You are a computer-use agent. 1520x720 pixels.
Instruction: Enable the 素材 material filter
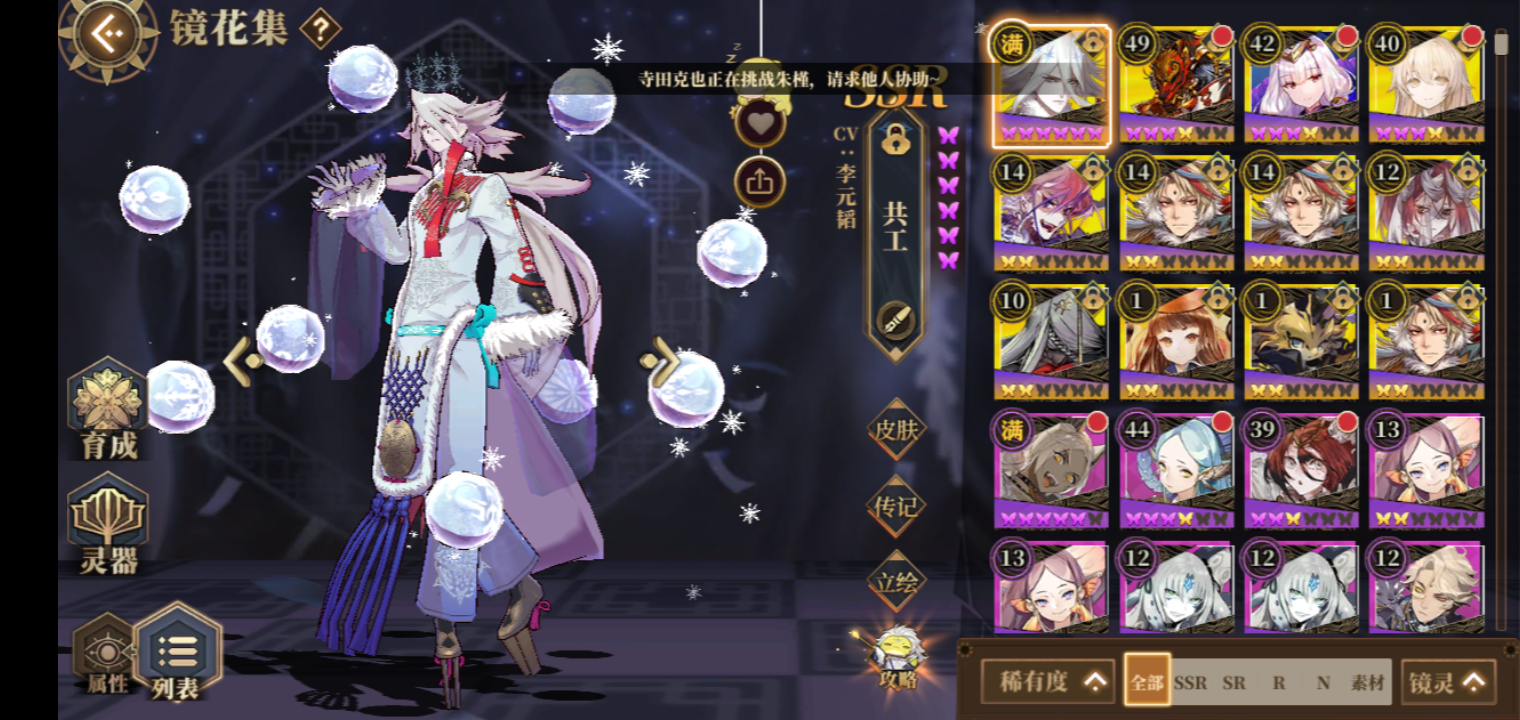pos(1370,680)
